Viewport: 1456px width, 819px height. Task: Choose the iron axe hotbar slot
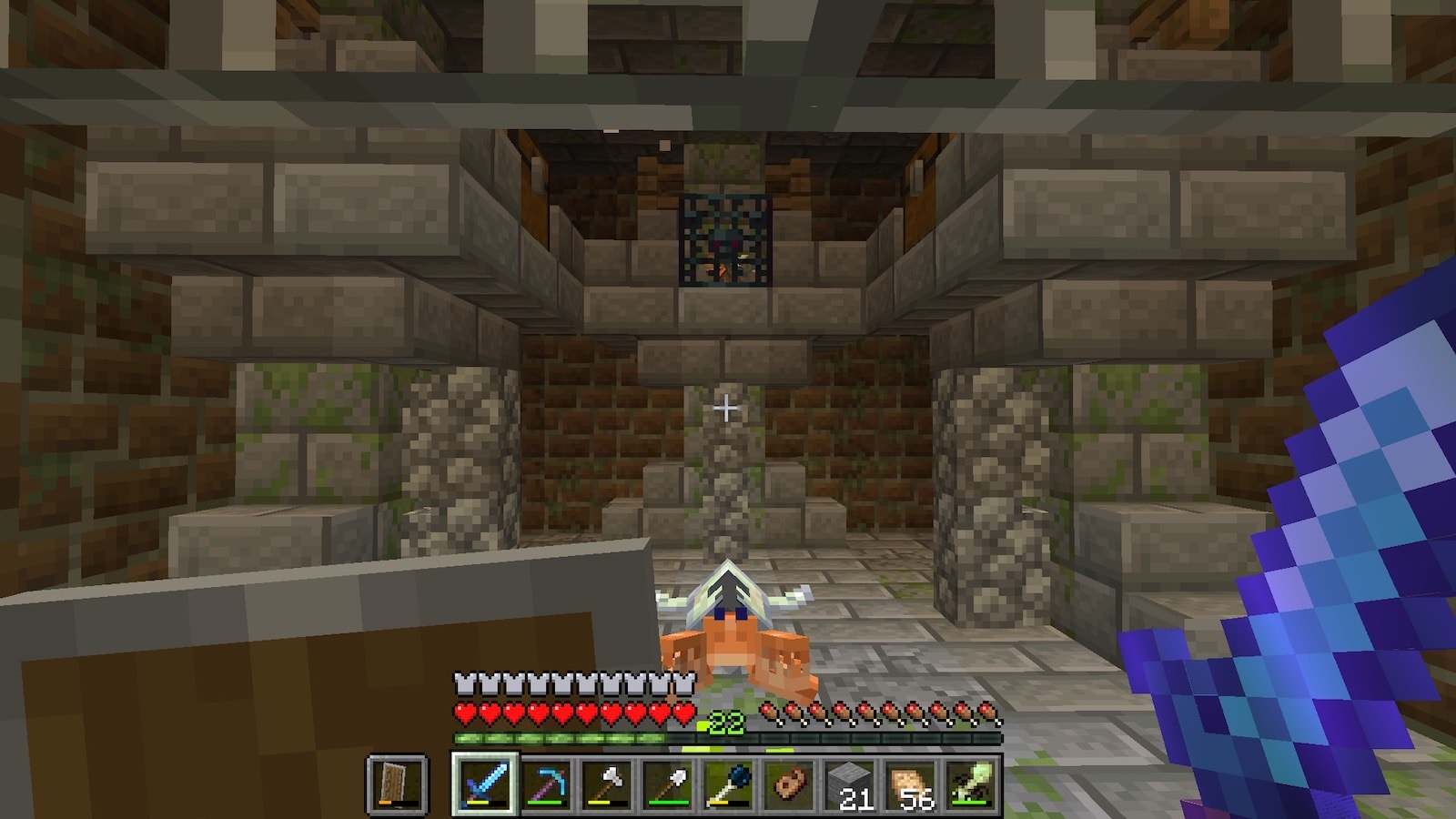606,784
